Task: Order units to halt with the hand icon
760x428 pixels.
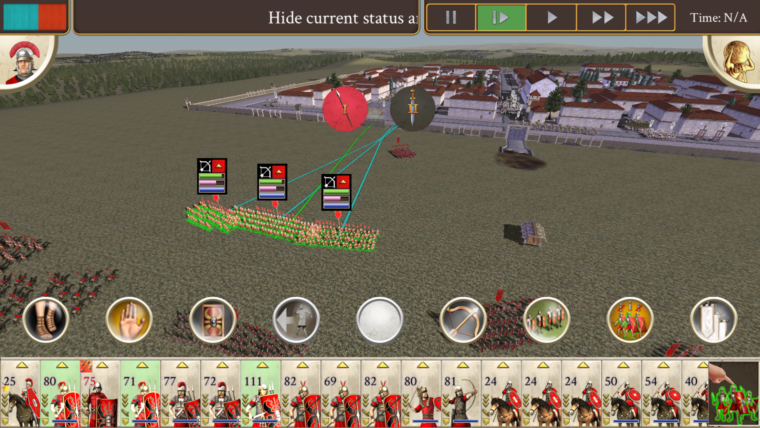Action: [x=129, y=320]
